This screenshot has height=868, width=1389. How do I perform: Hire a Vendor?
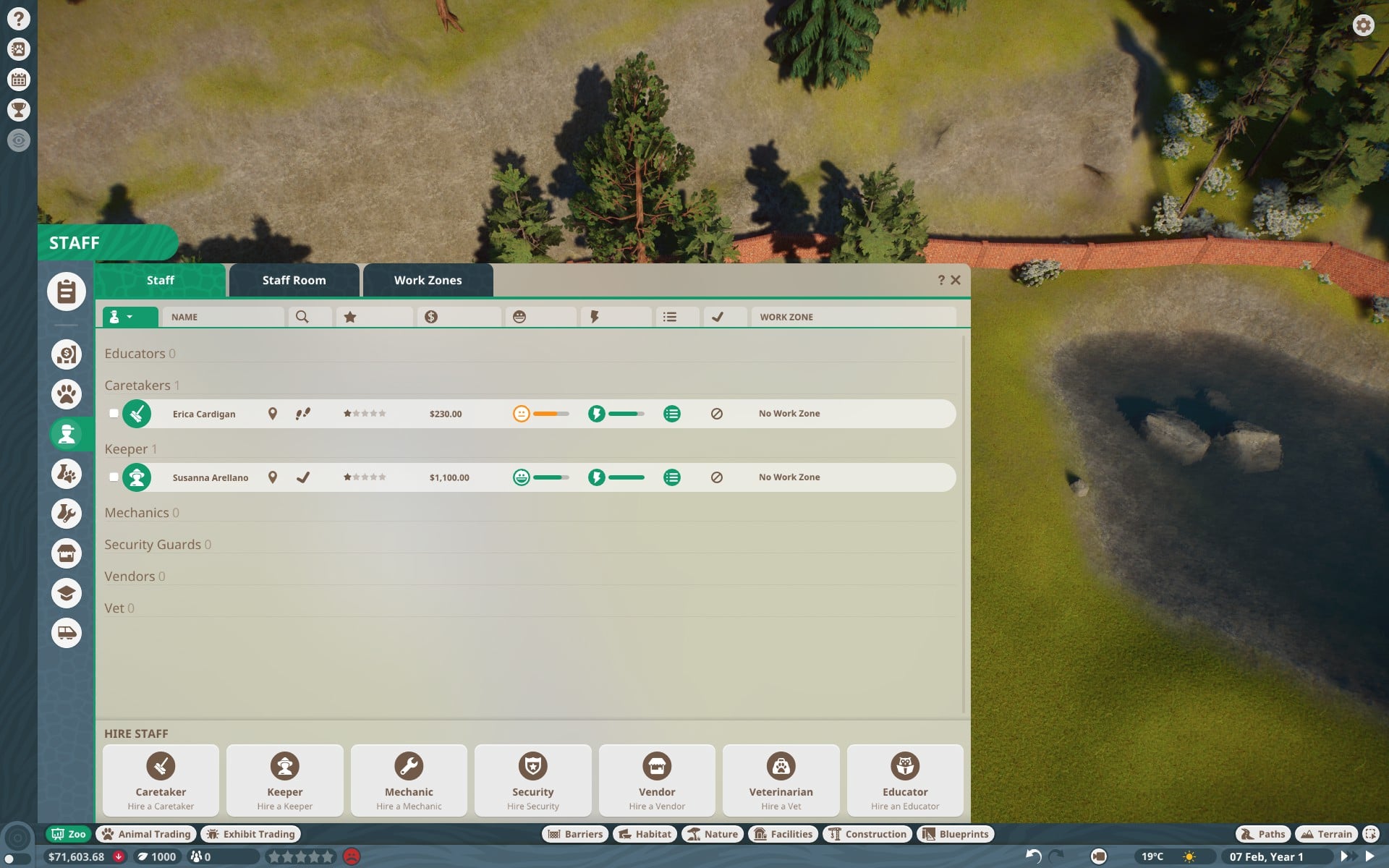pyautogui.click(x=657, y=780)
